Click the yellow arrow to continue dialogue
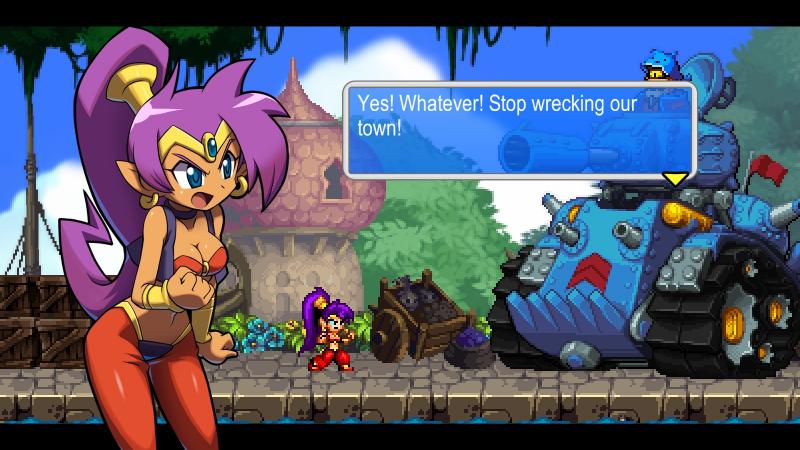Viewport: 800px width, 450px height. click(676, 178)
